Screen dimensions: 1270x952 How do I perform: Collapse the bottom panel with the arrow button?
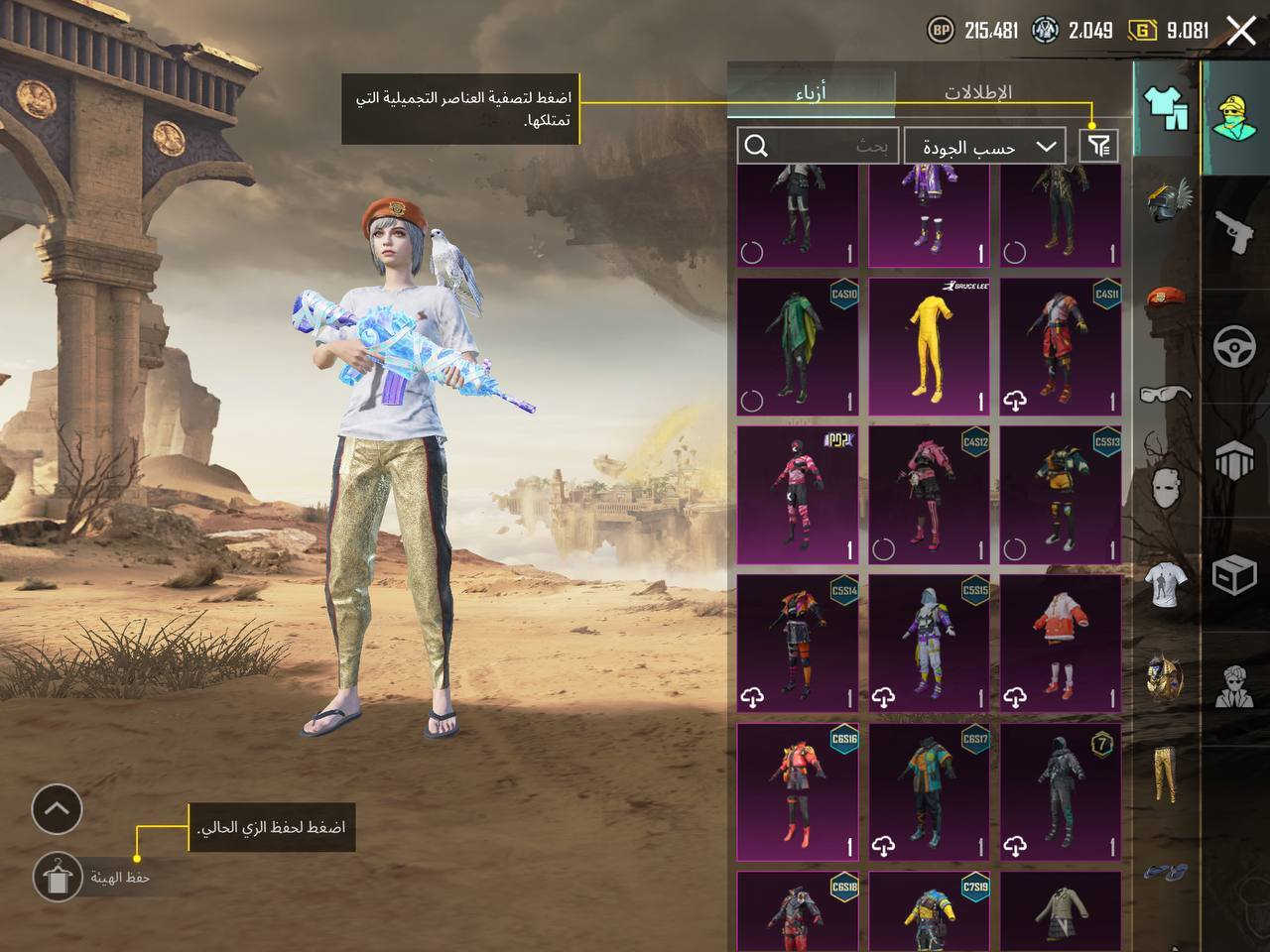pos(57,809)
